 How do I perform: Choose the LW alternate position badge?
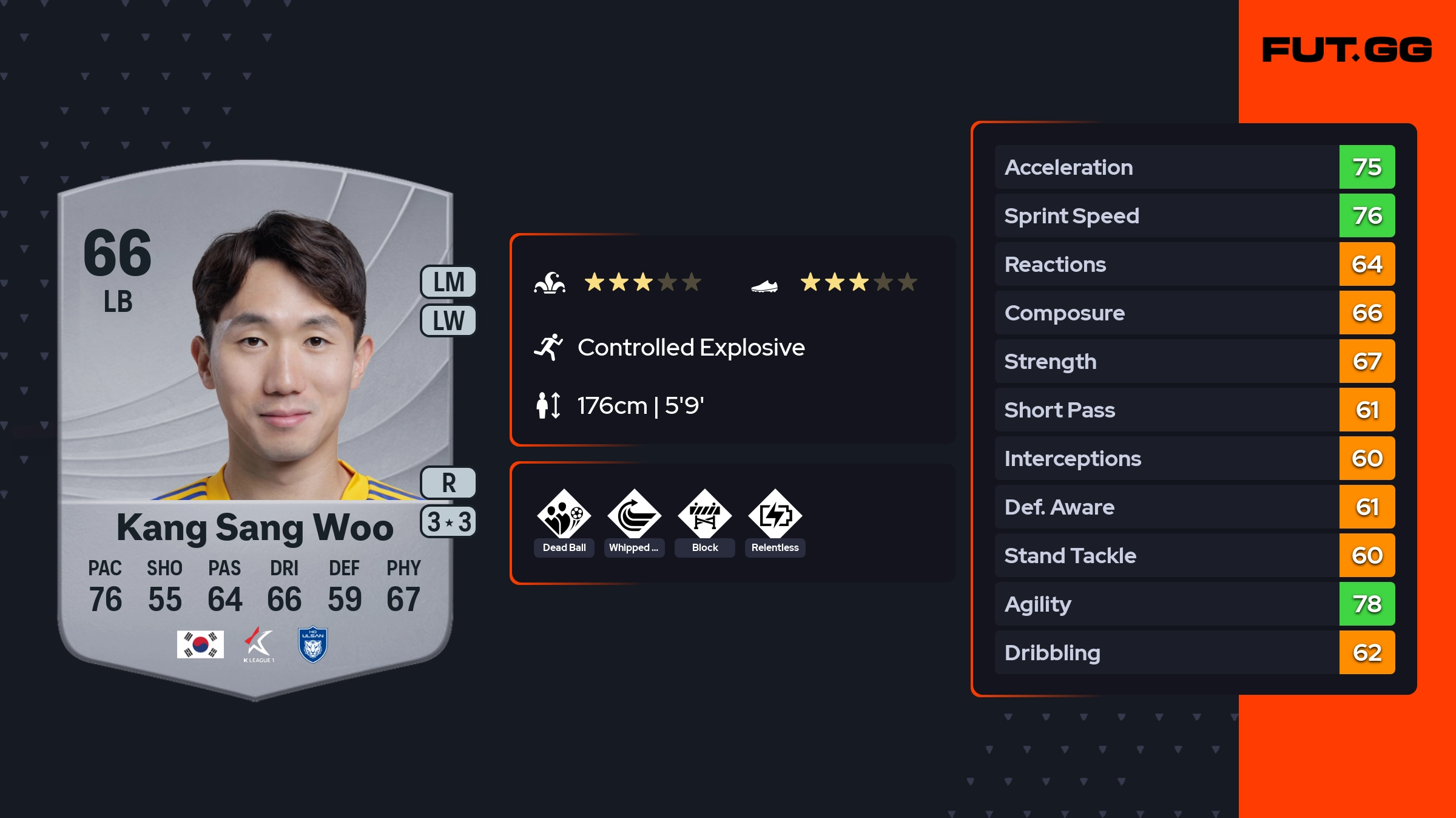[x=449, y=320]
